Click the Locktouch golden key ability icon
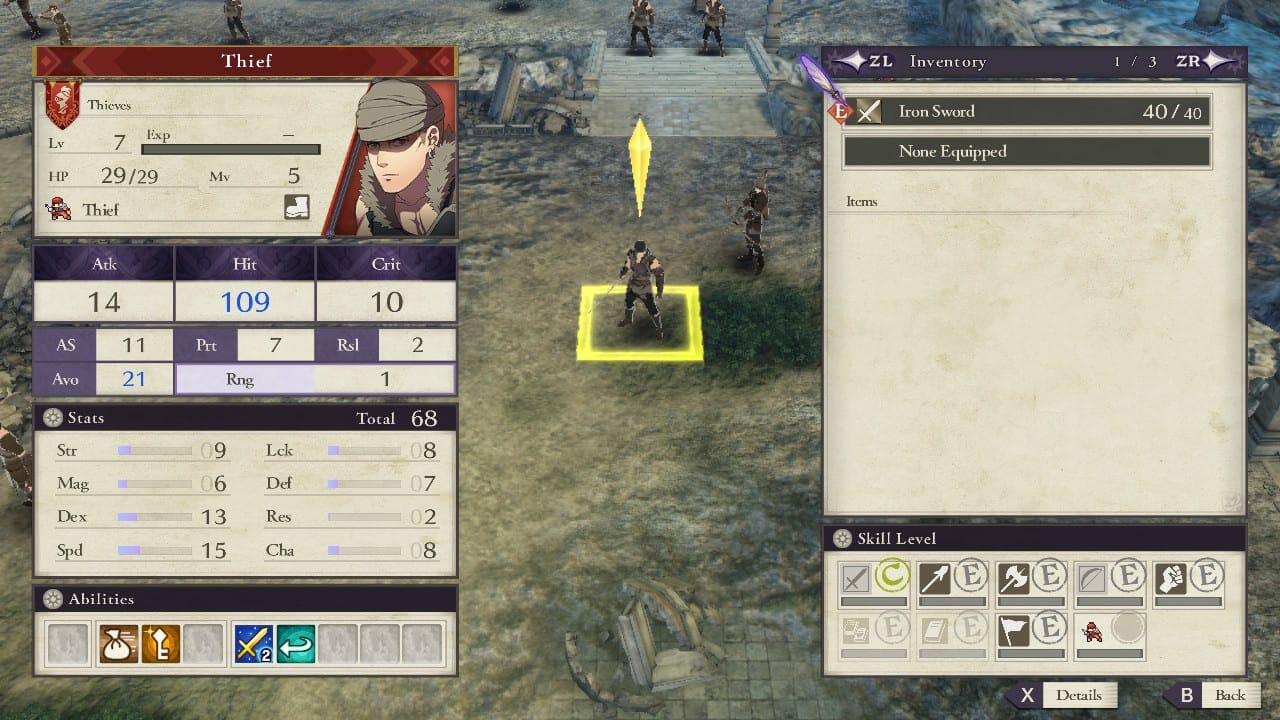The height and width of the screenshot is (720, 1280). [x=160, y=644]
